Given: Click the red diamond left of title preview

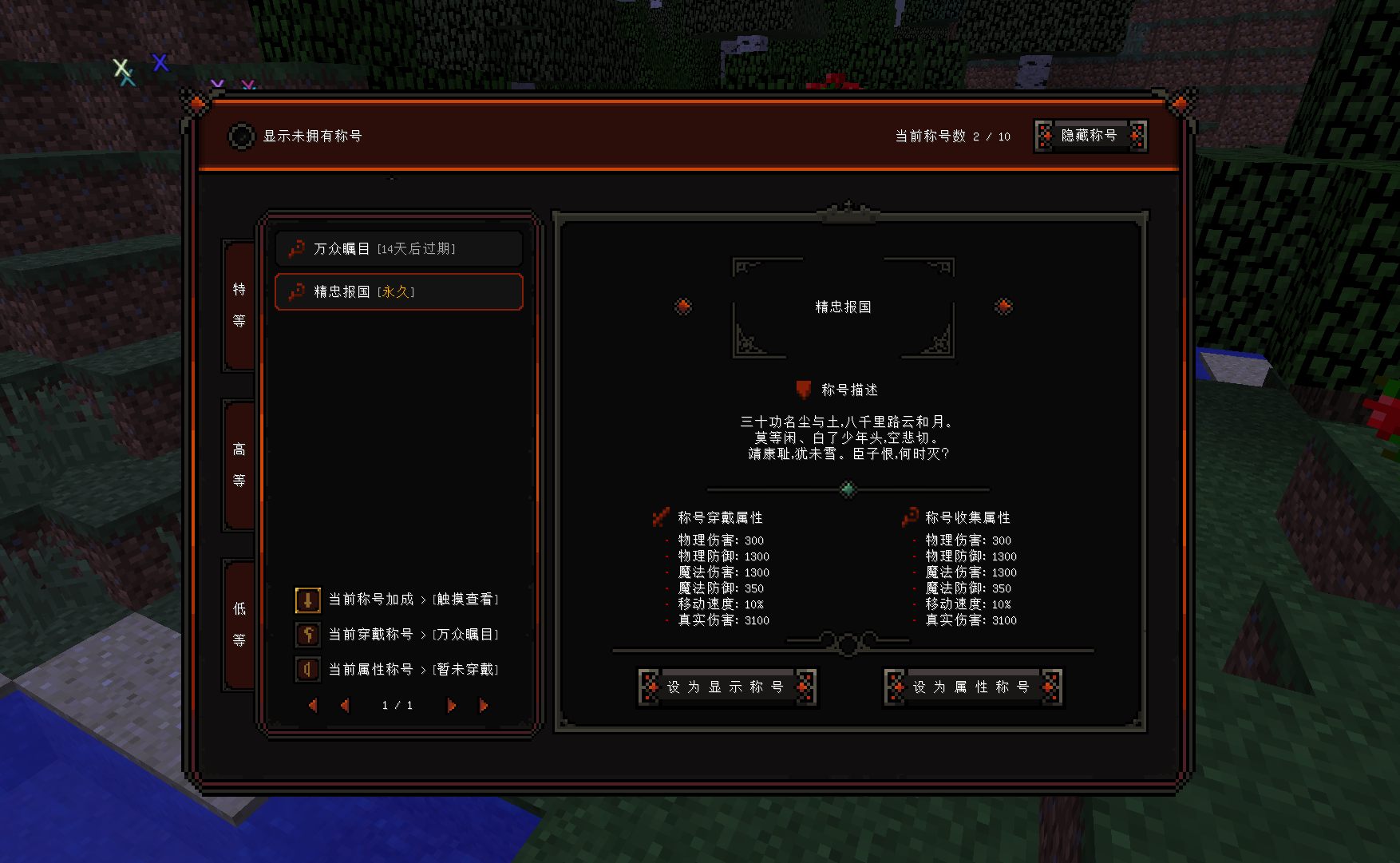Looking at the screenshot, I should tap(683, 307).
